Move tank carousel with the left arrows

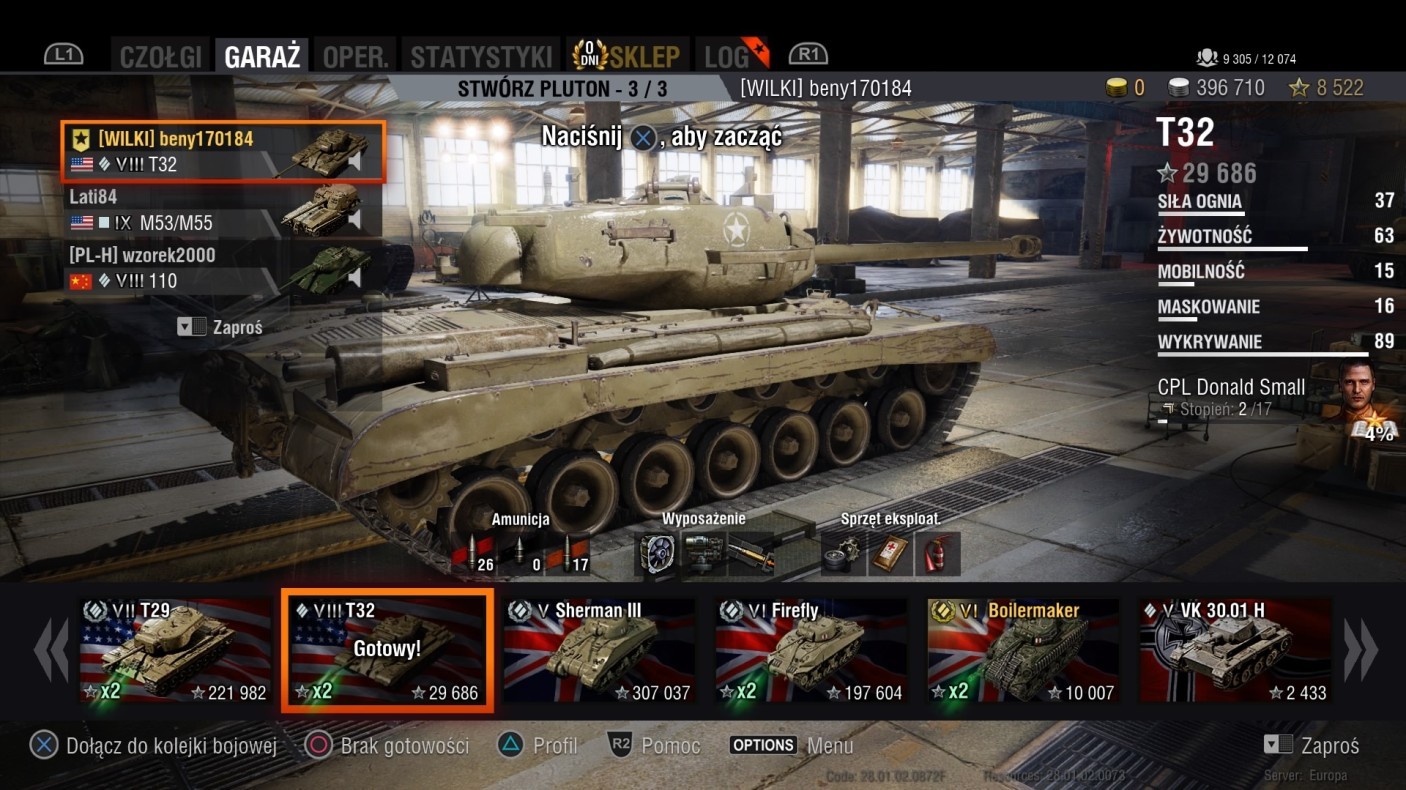coord(50,651)
